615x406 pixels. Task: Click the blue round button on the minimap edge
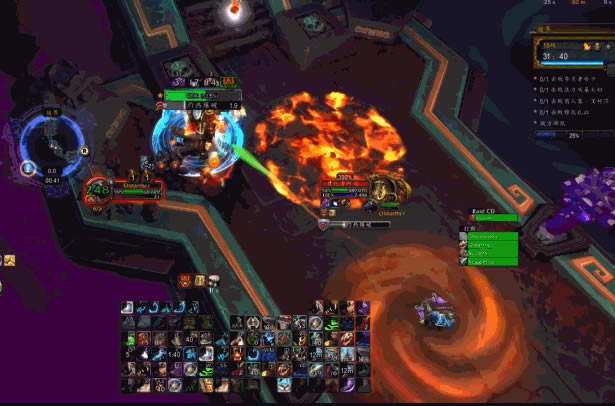click(x=29, y=167)
